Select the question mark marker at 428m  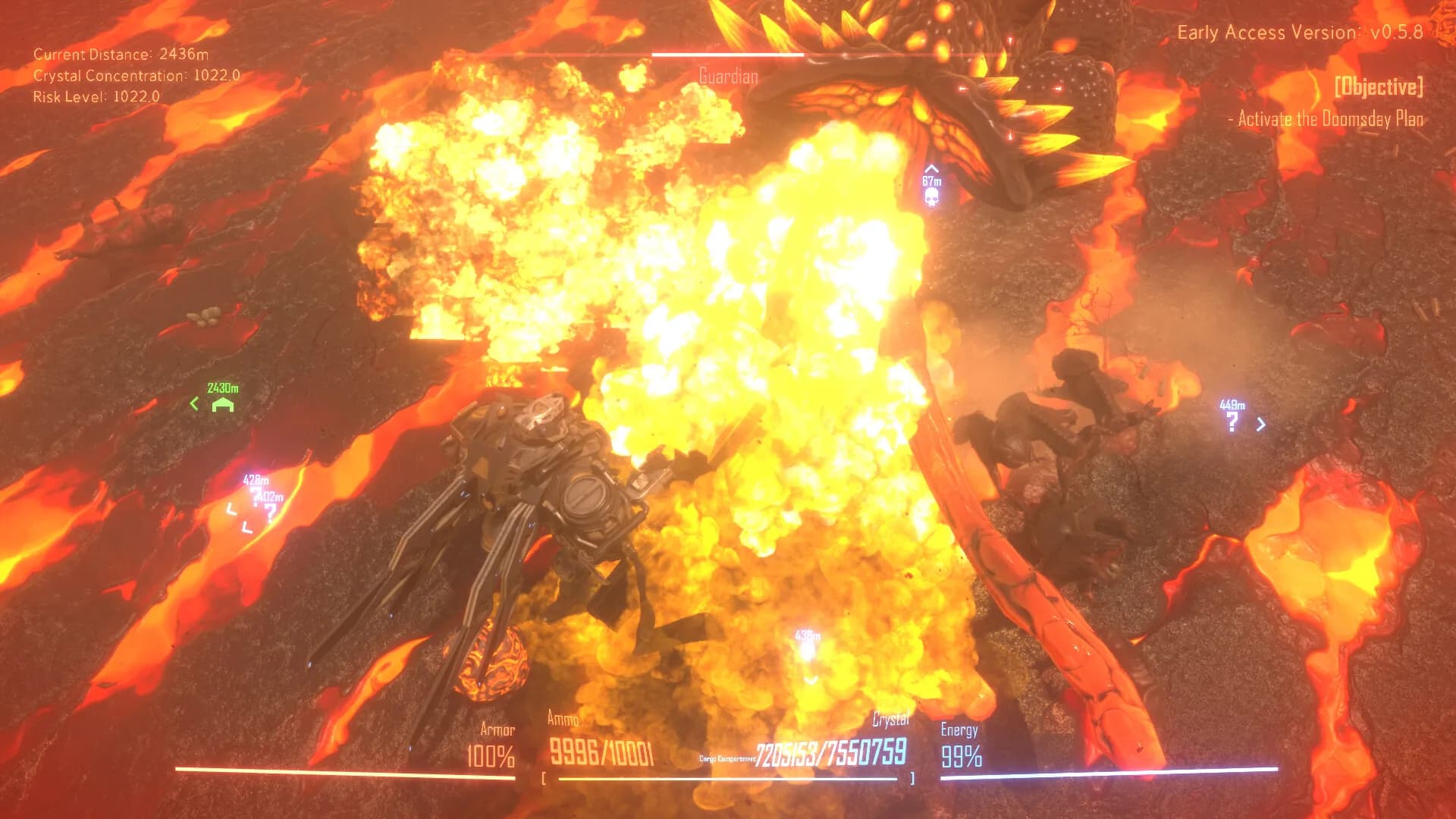[x=256, y=495]
